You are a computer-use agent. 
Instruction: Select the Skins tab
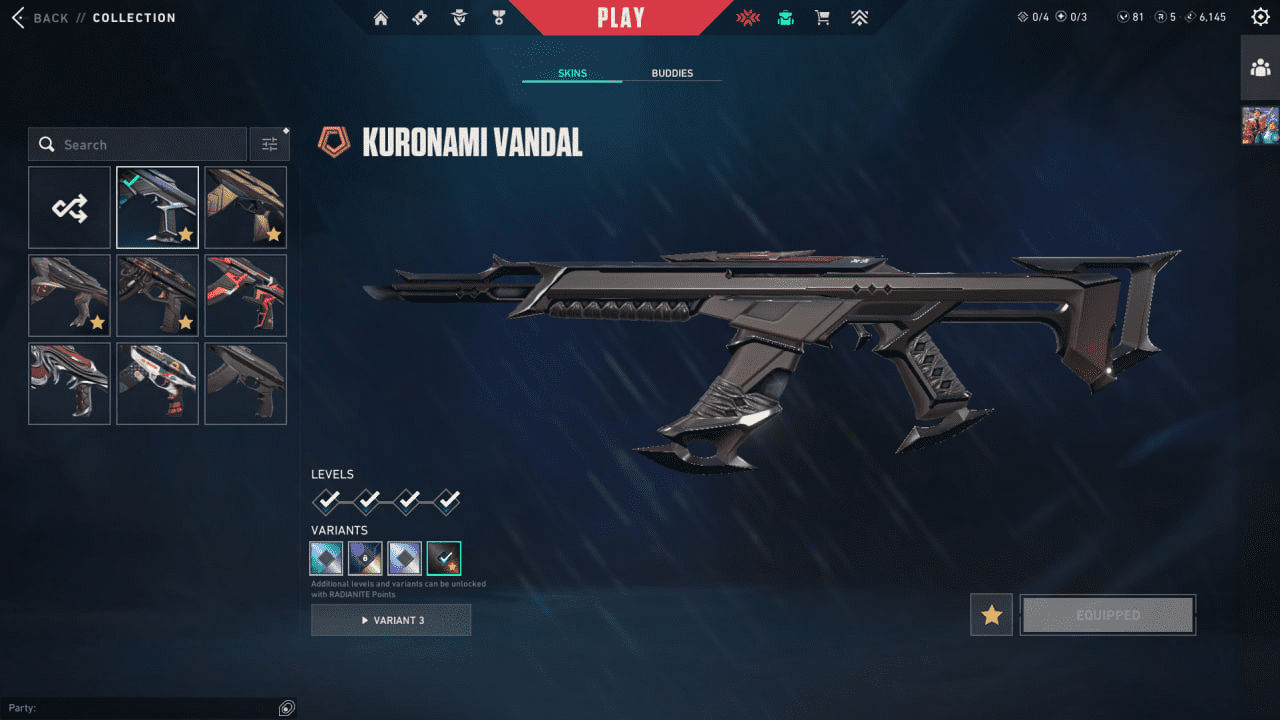[571, 73]
